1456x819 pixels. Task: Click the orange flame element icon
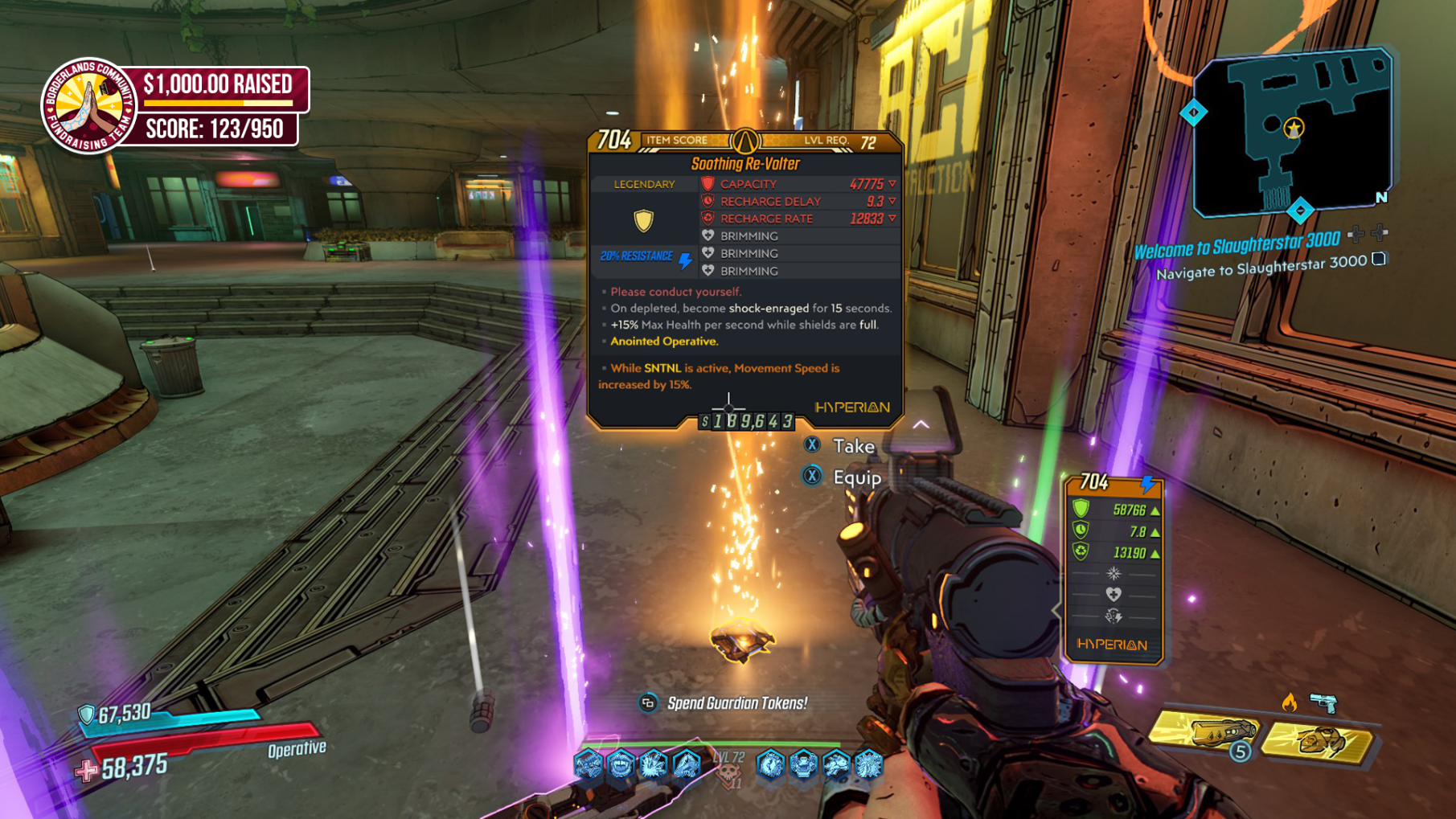pos(1289,702)
